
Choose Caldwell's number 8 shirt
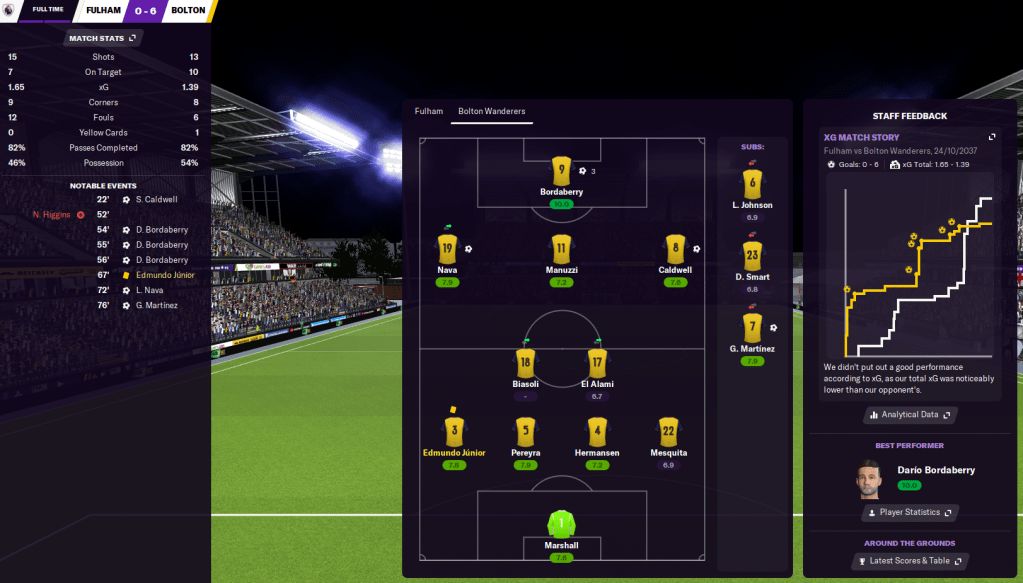point(675,249)
